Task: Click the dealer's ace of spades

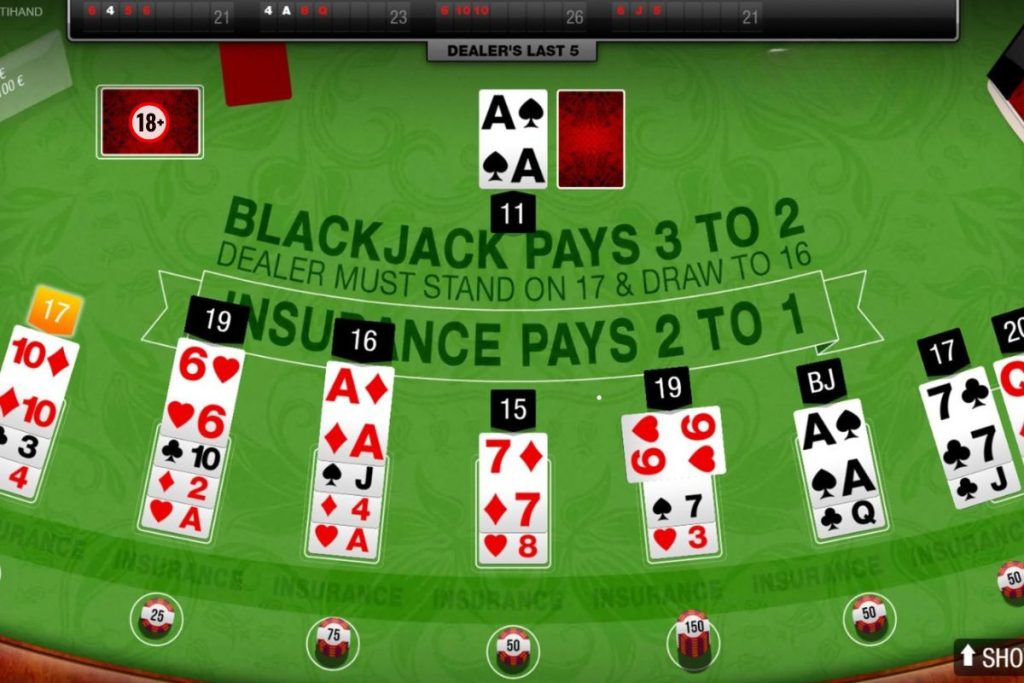Action: (513, 138)
